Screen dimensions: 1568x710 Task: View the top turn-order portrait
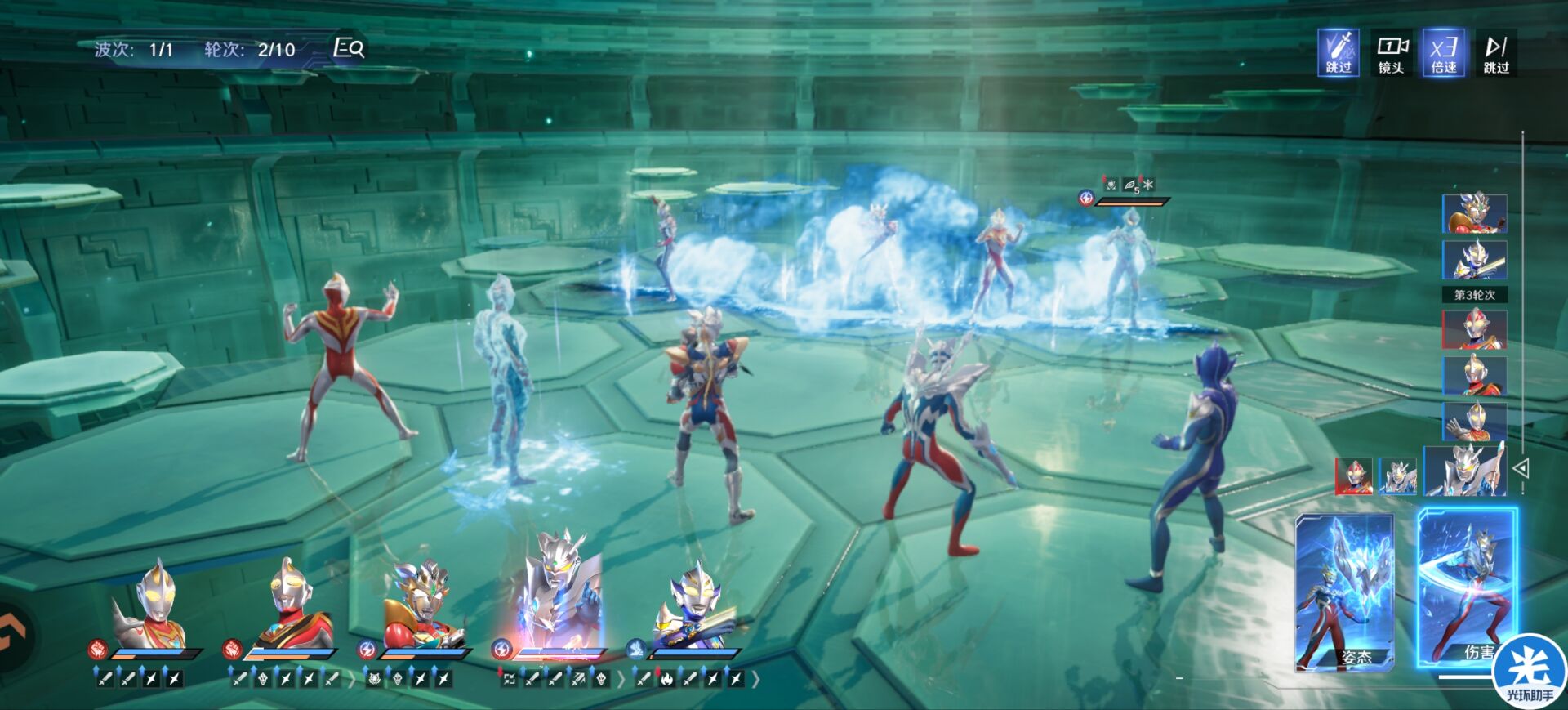pyautogui.click(x=1474, y=214)
